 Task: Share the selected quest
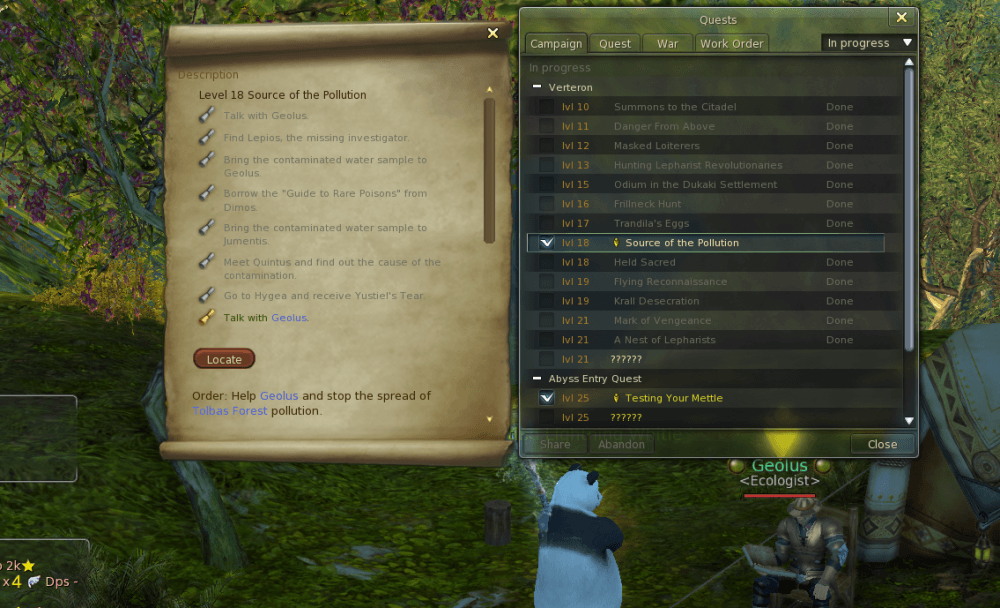pos(555,444)
